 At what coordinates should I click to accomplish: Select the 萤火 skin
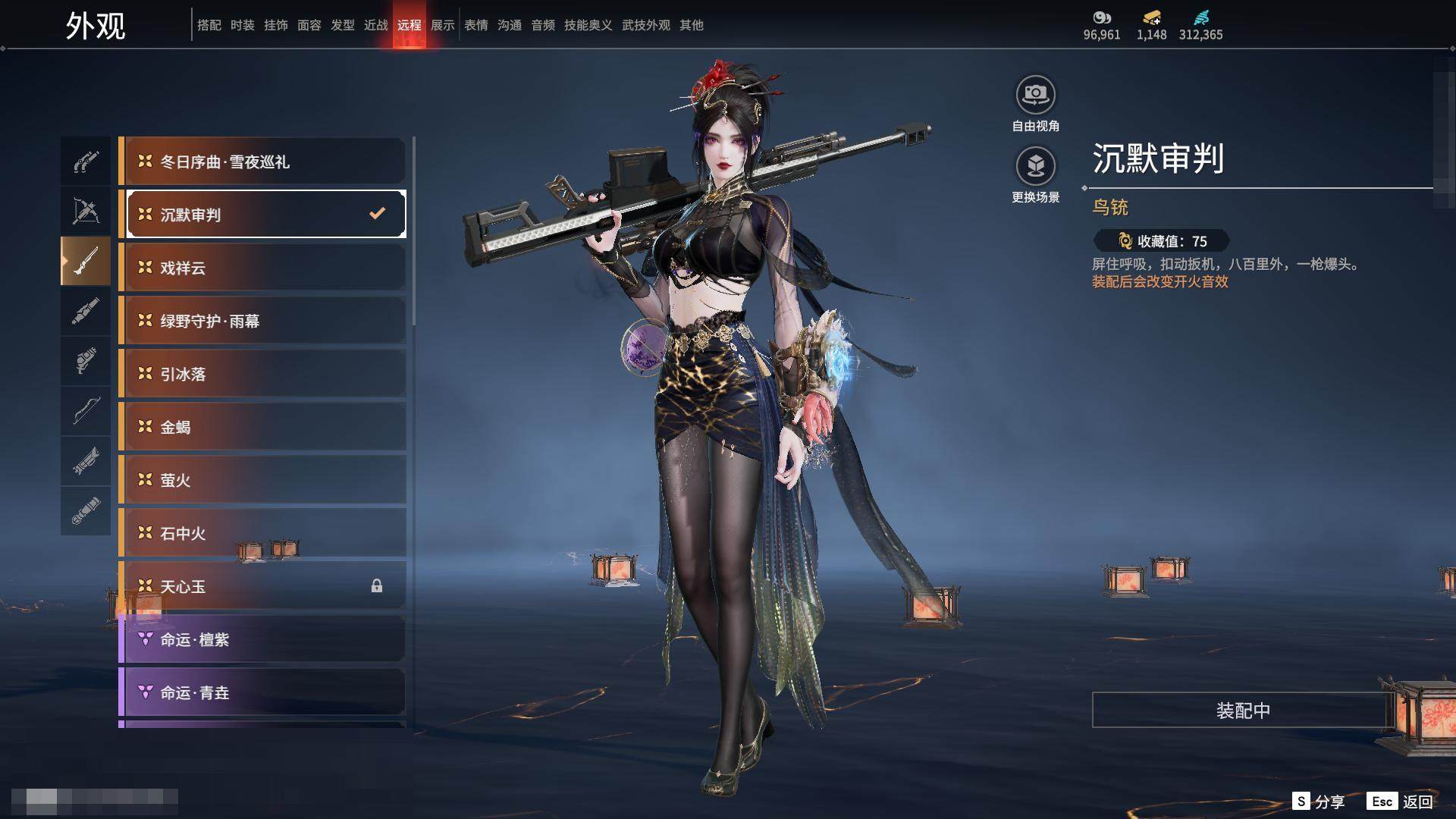coord(262,480)
